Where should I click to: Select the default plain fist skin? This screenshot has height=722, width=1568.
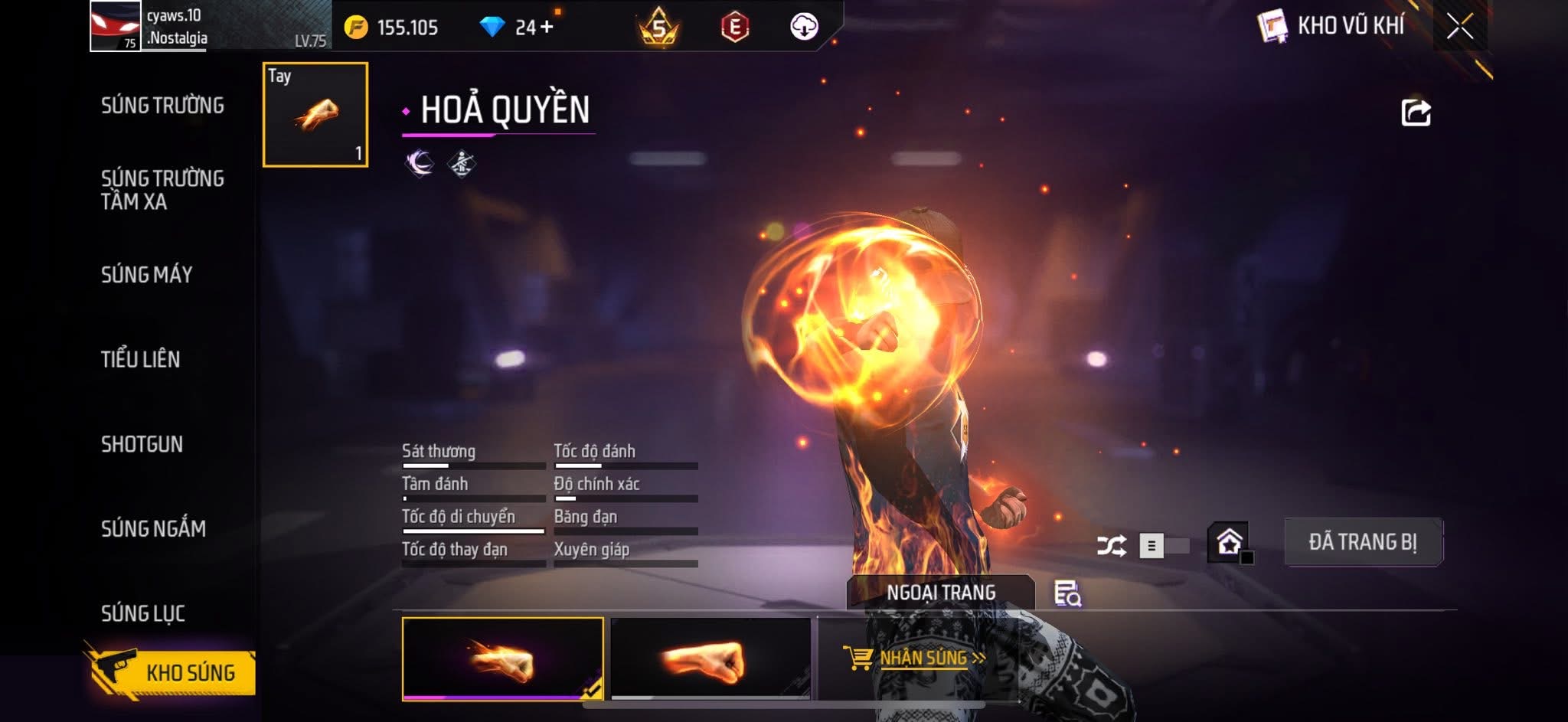pos(710,658)
